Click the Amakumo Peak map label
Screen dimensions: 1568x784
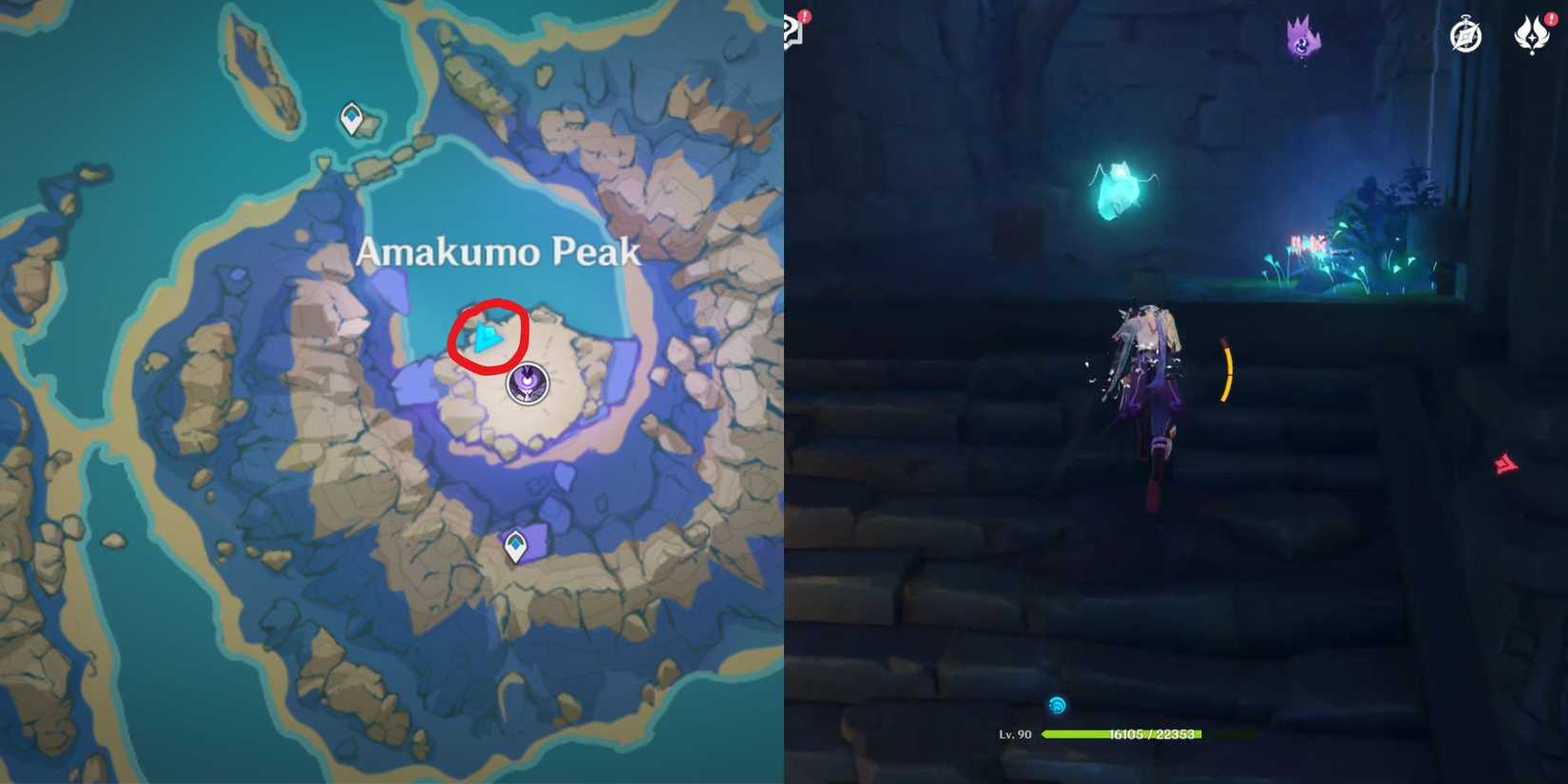tap(498, 252)
